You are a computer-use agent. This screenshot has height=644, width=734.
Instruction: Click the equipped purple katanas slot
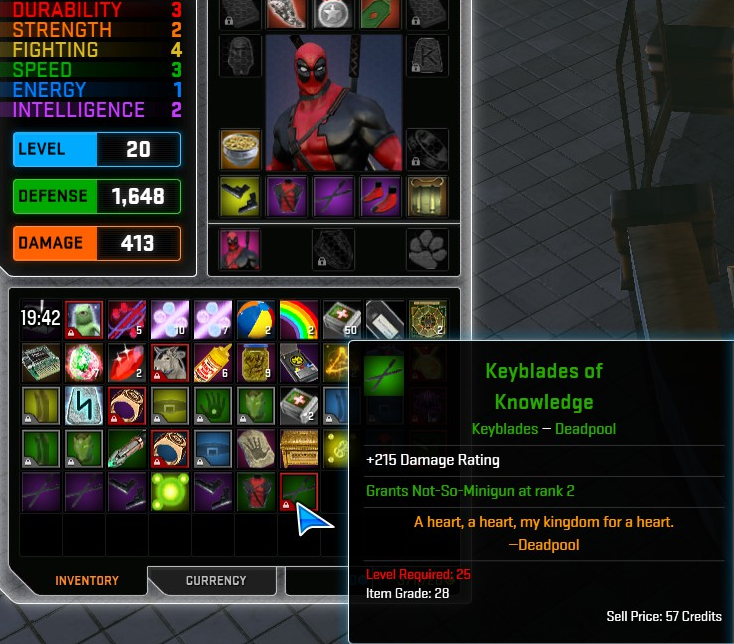point(333,196)
